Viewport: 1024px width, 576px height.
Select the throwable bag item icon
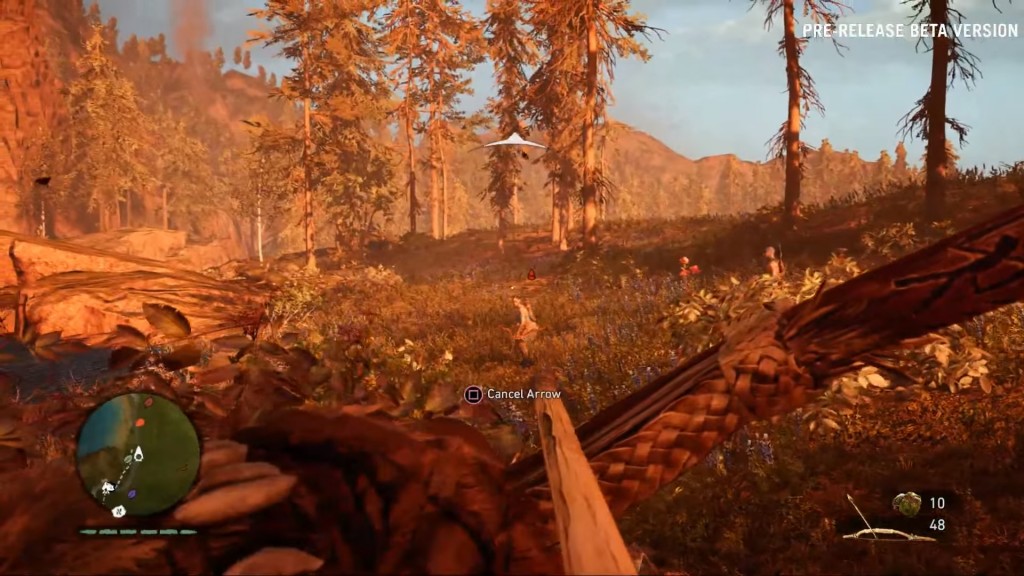click(908, 503)
